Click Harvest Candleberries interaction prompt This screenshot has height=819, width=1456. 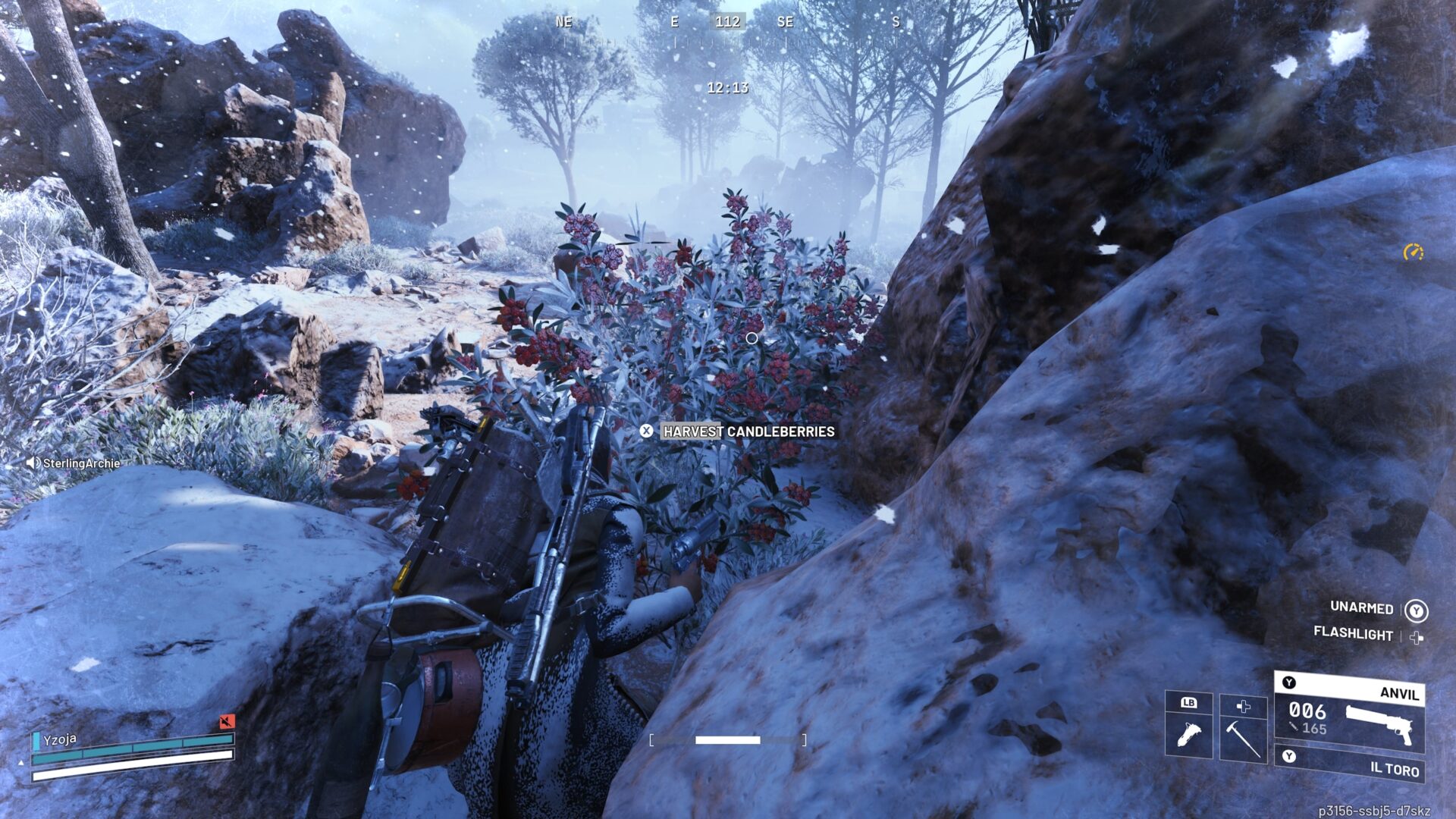pos(747,431)
